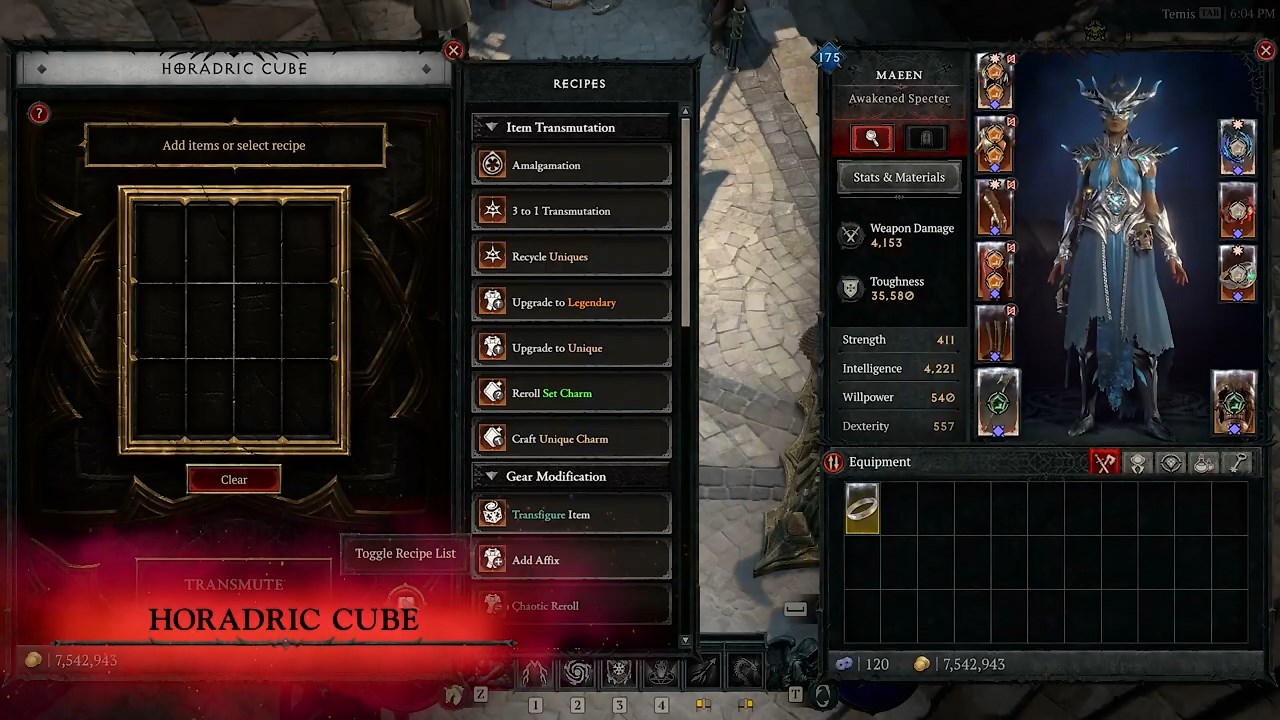Open the Craft Unique Charm recipe
1280x720 pixels.
[x=572, y=439]
